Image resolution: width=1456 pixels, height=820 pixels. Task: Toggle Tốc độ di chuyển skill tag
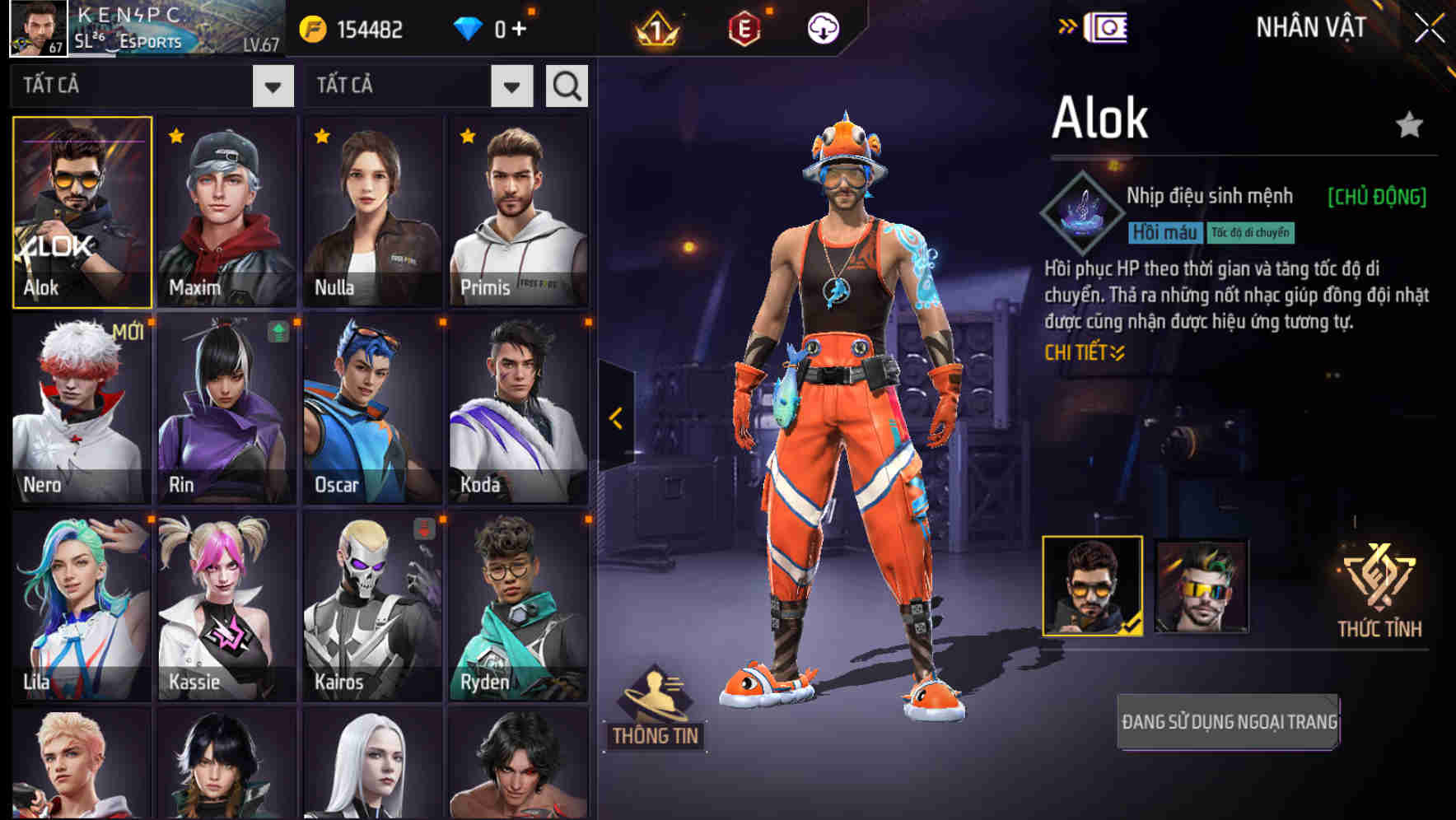coord(1251,232)
